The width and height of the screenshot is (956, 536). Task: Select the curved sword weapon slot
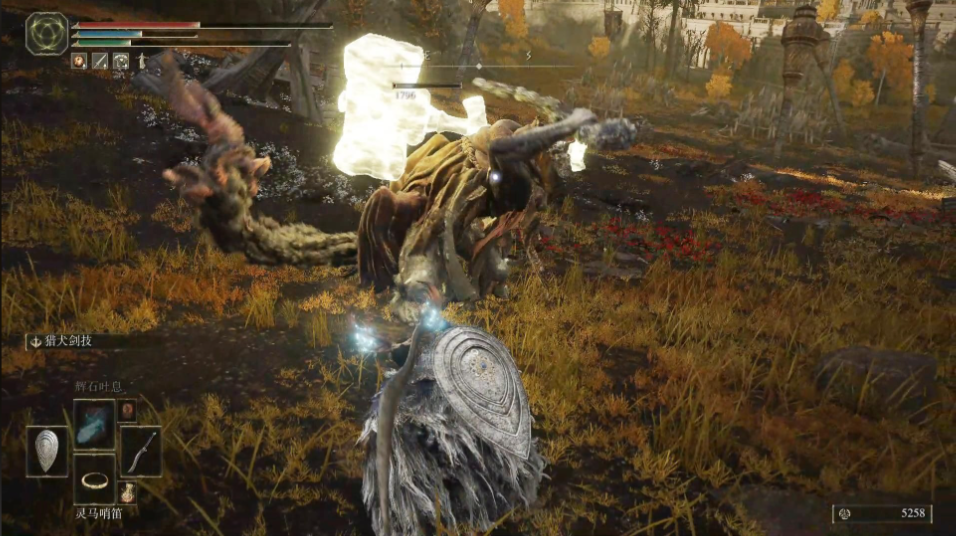point(141,451)
